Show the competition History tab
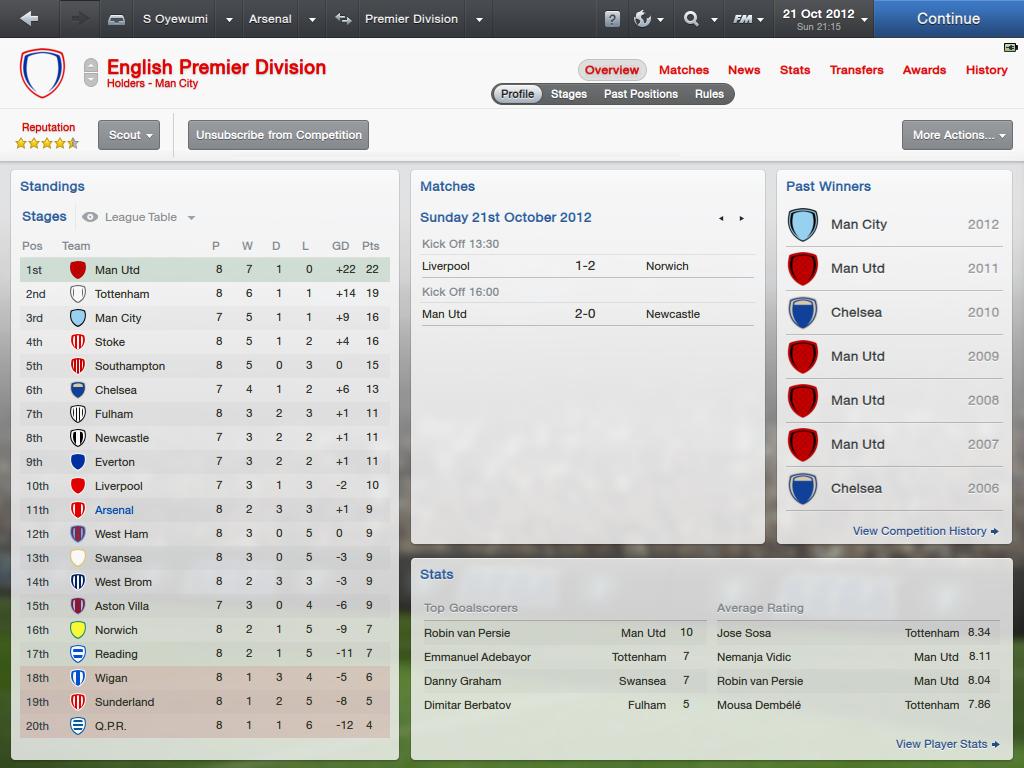1024x768 pixels. click(x=986, y=70)
